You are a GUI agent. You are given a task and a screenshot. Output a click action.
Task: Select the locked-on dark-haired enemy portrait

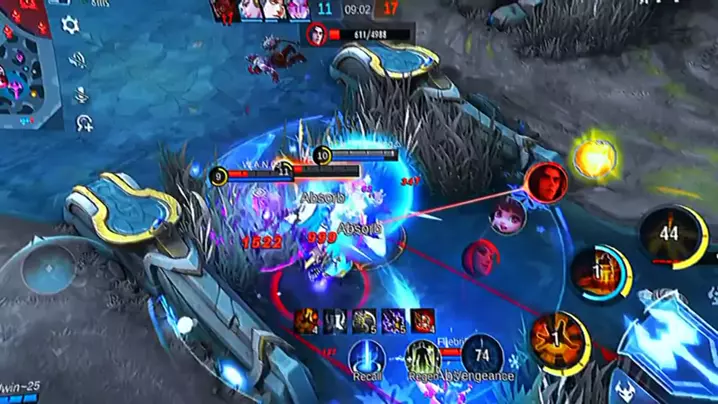coord(547,182)
